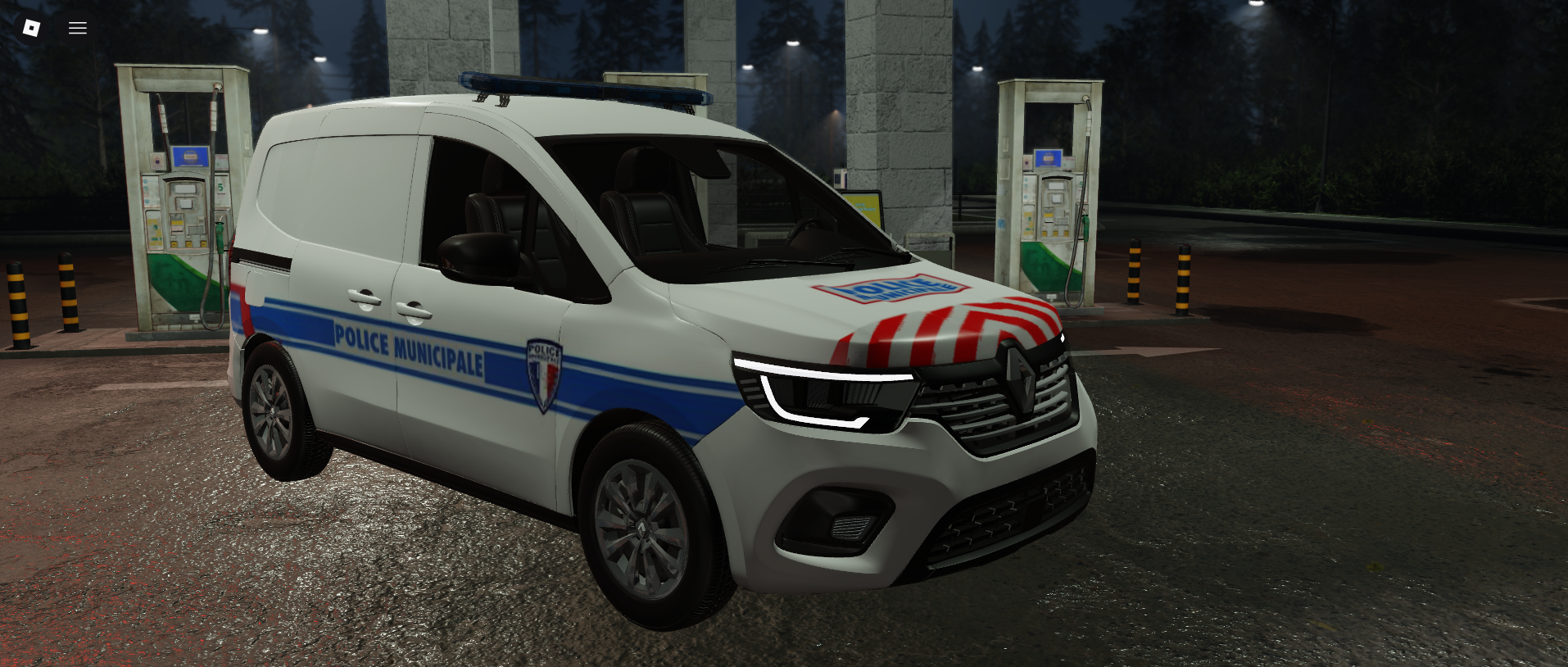
Task: Open the Roblox logo menu
Action: 31,28
